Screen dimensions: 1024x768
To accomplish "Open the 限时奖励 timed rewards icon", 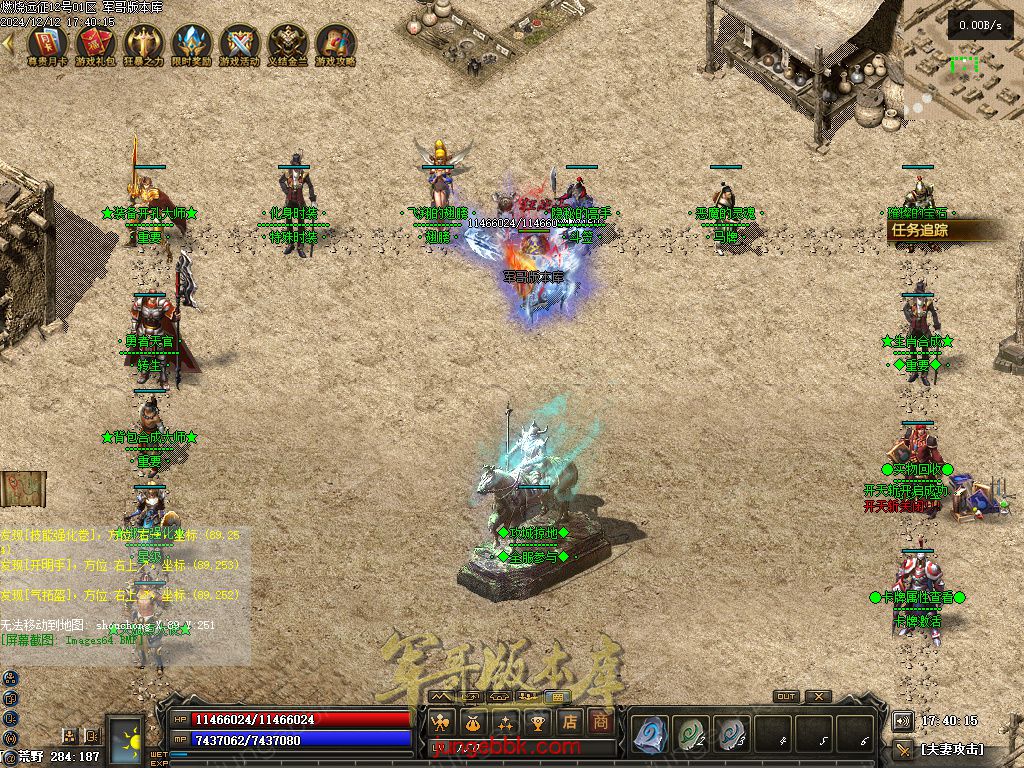I will coord(191,44).
